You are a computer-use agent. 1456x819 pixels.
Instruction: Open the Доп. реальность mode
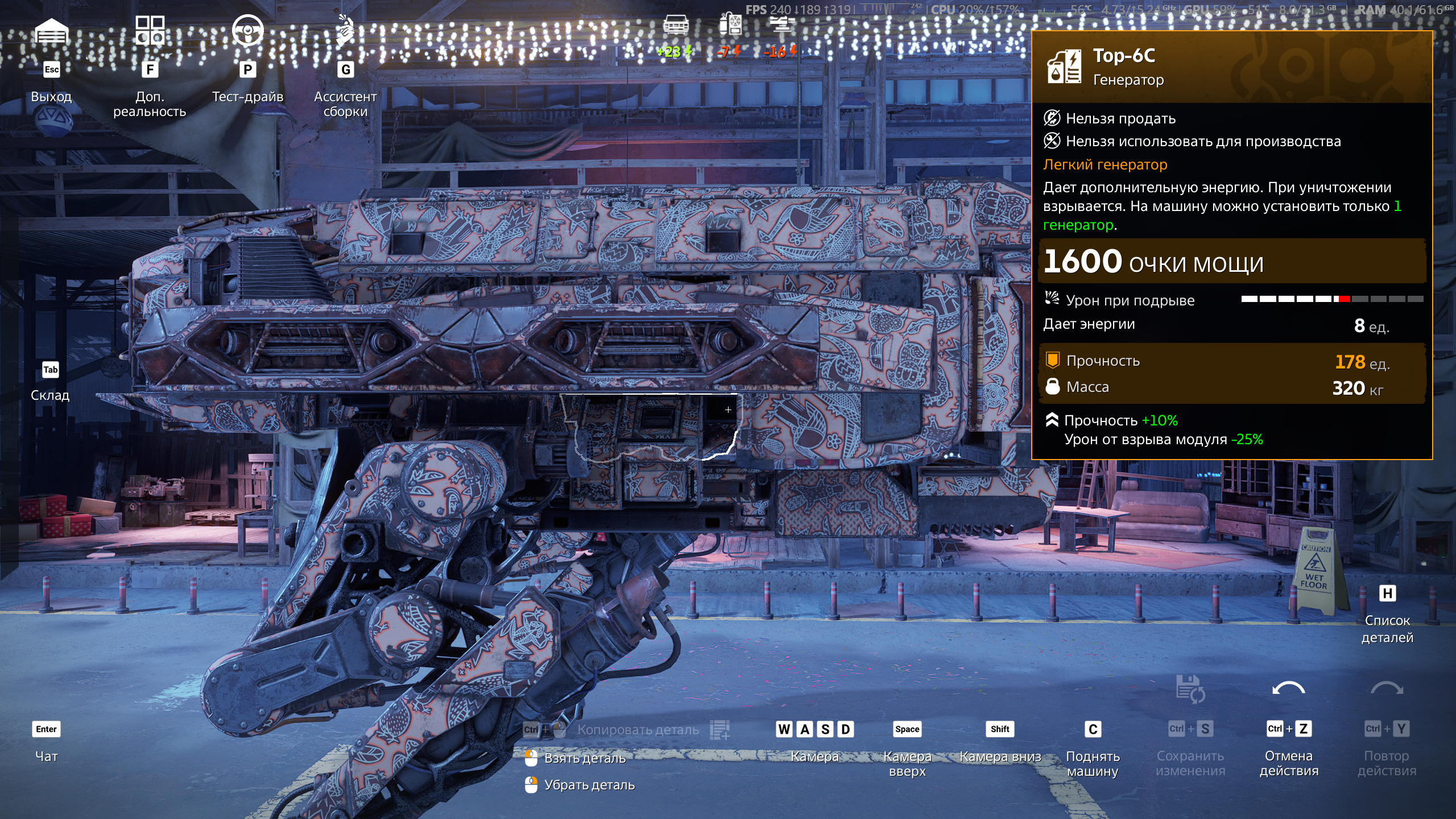(150, 31)
